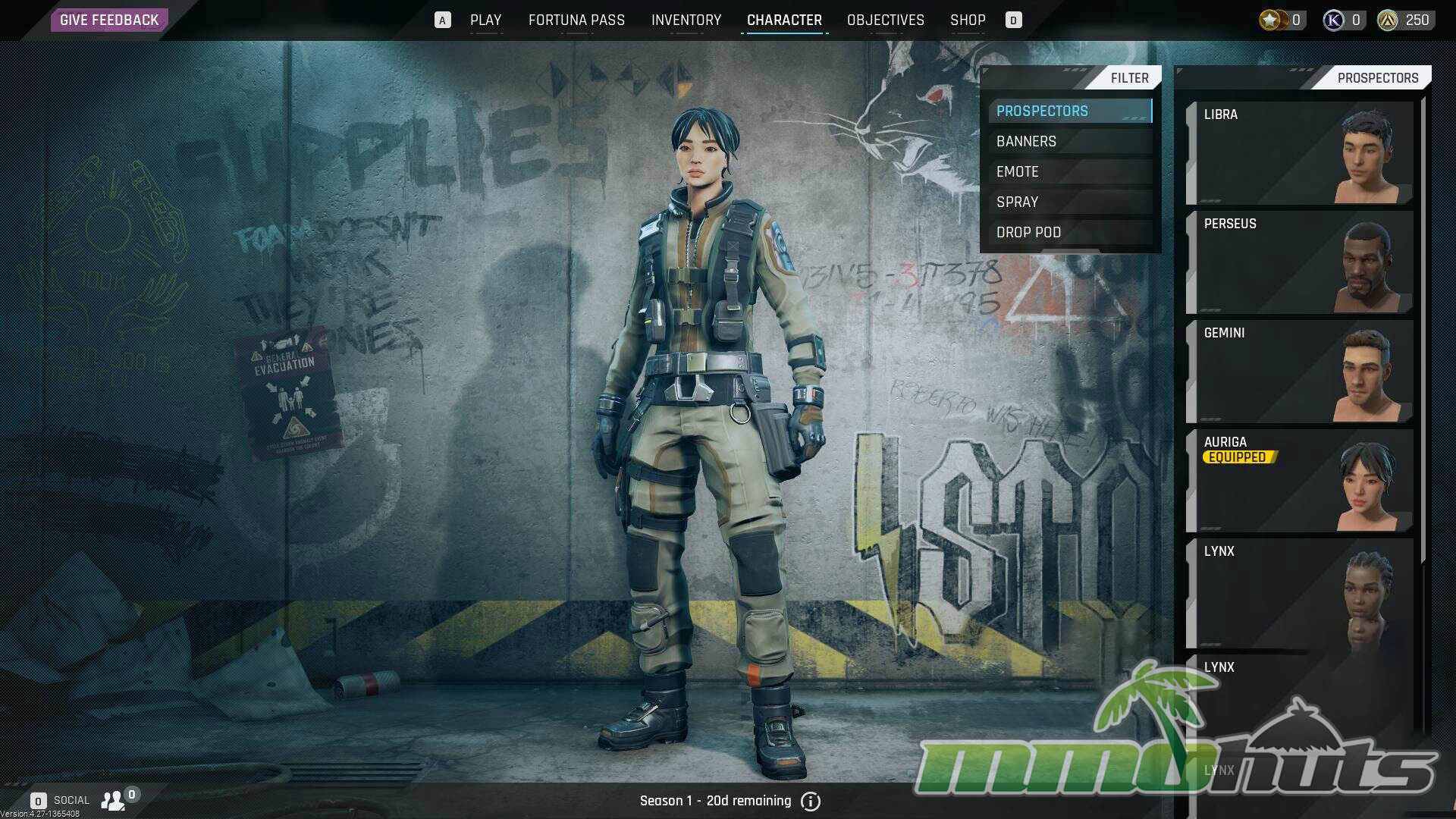This screenshot has width=1456, height=819.
Task: Choose the Perseus prospector
Action: (x=1300, y=262)
